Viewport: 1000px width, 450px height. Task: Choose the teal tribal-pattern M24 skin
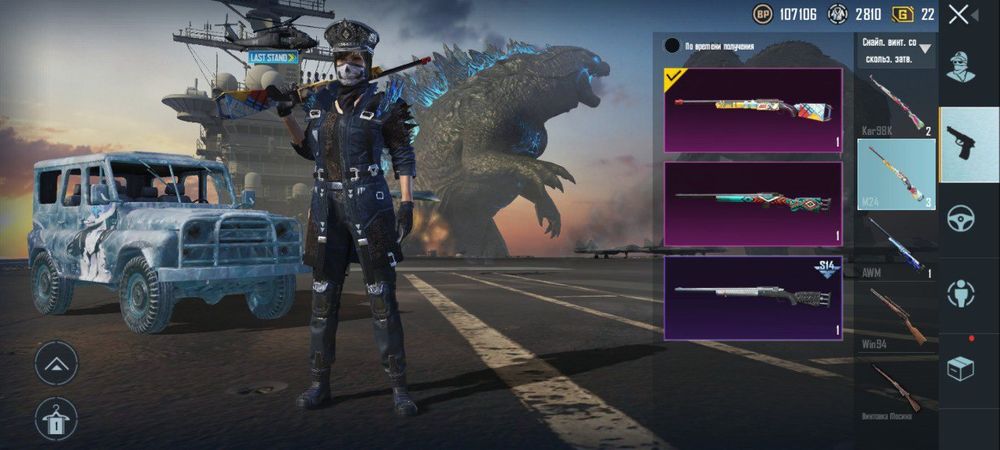pos(752,203)
